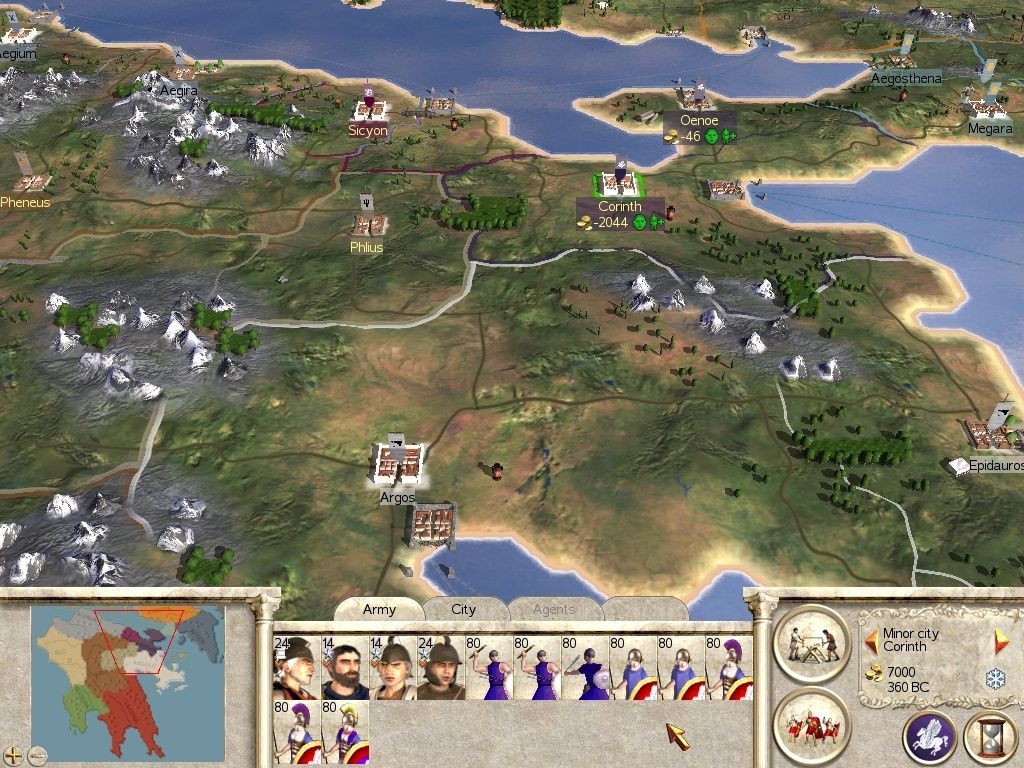Select the Agents tab
1024x768 pixels.
(x=553, y=609)
